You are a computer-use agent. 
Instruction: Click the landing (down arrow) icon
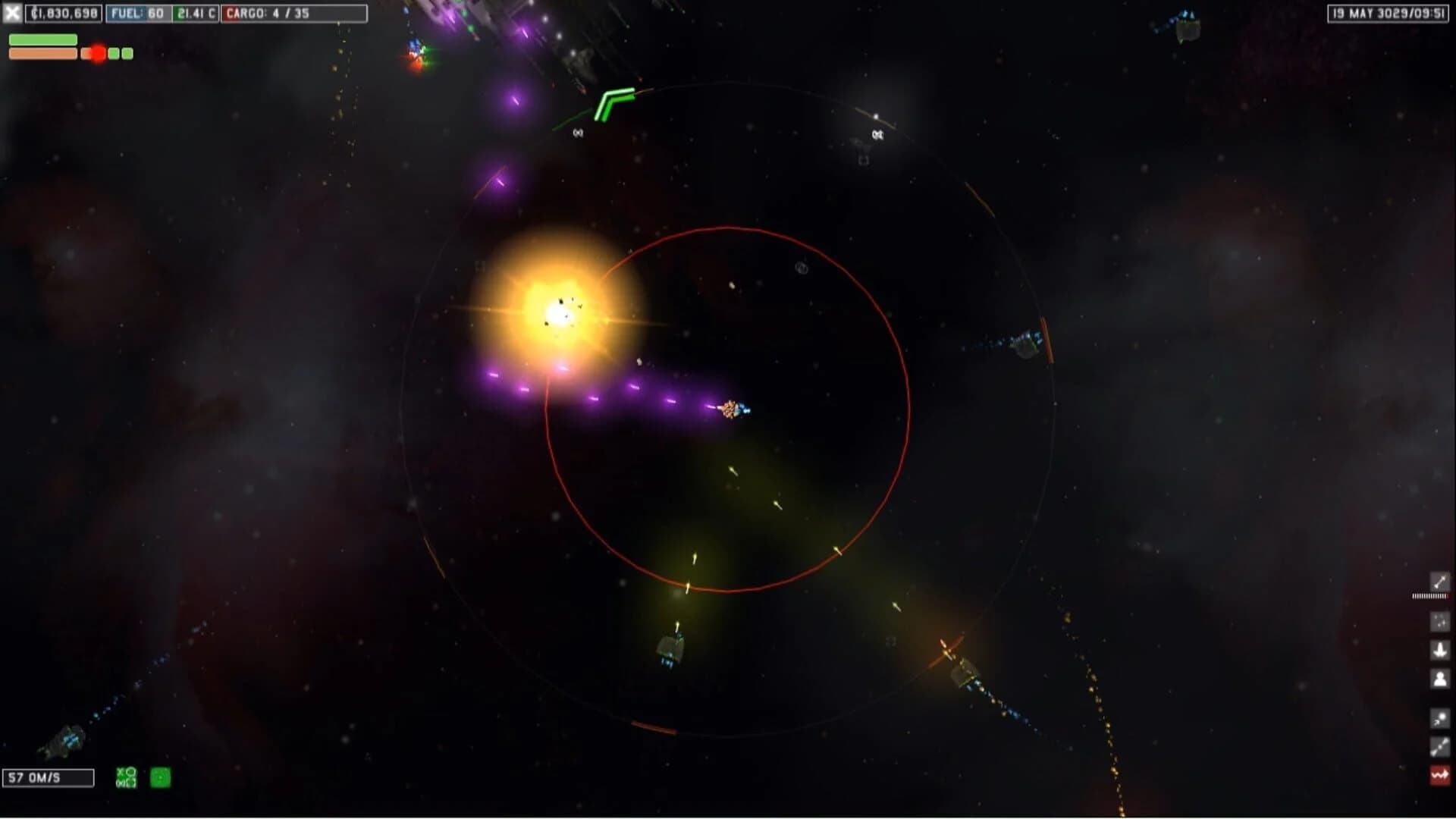tap(1439, 650)
